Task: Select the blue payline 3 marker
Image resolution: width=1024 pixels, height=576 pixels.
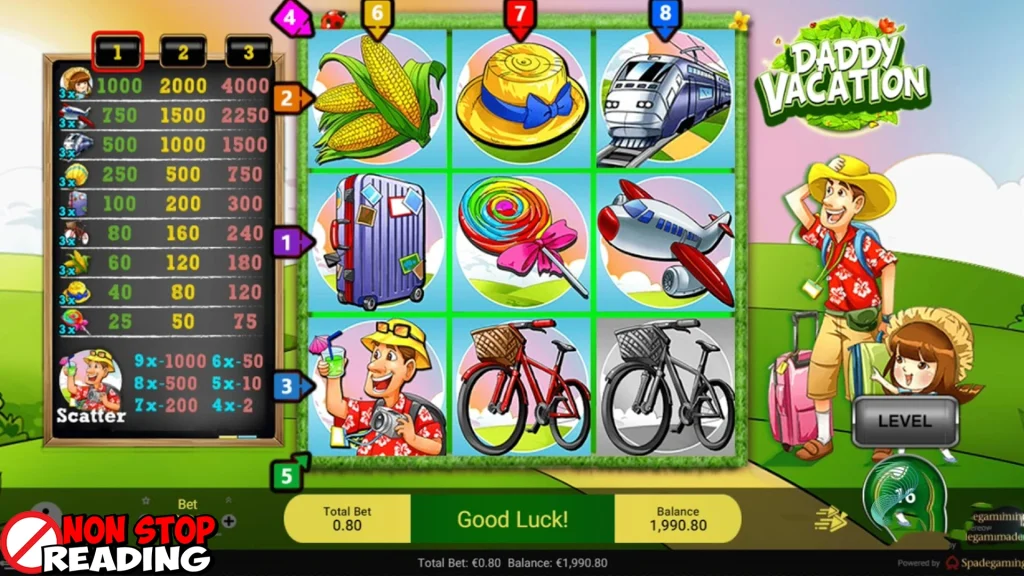Action: coord(290,385)
